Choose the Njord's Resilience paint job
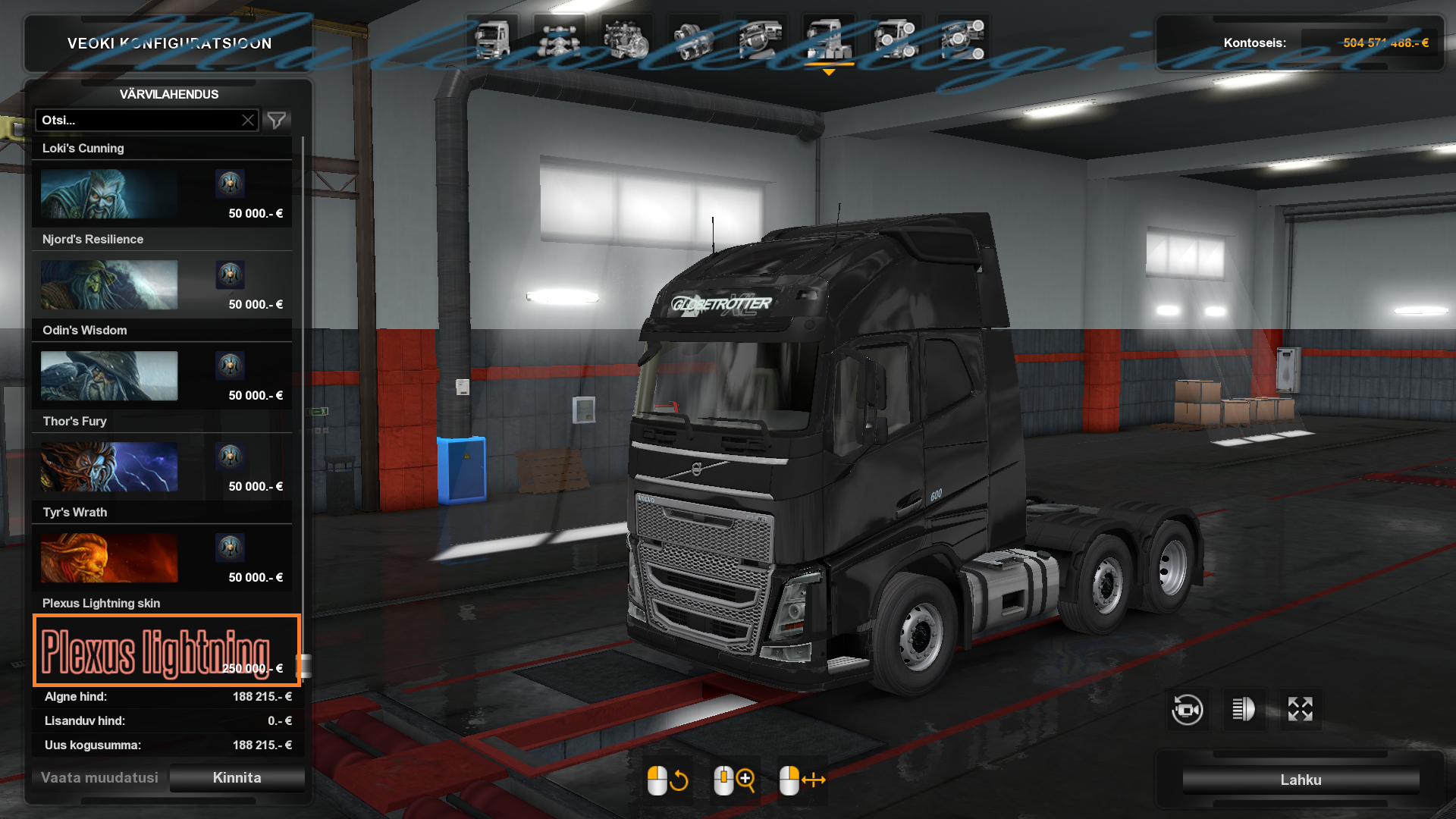 click(x=162, y=285)
